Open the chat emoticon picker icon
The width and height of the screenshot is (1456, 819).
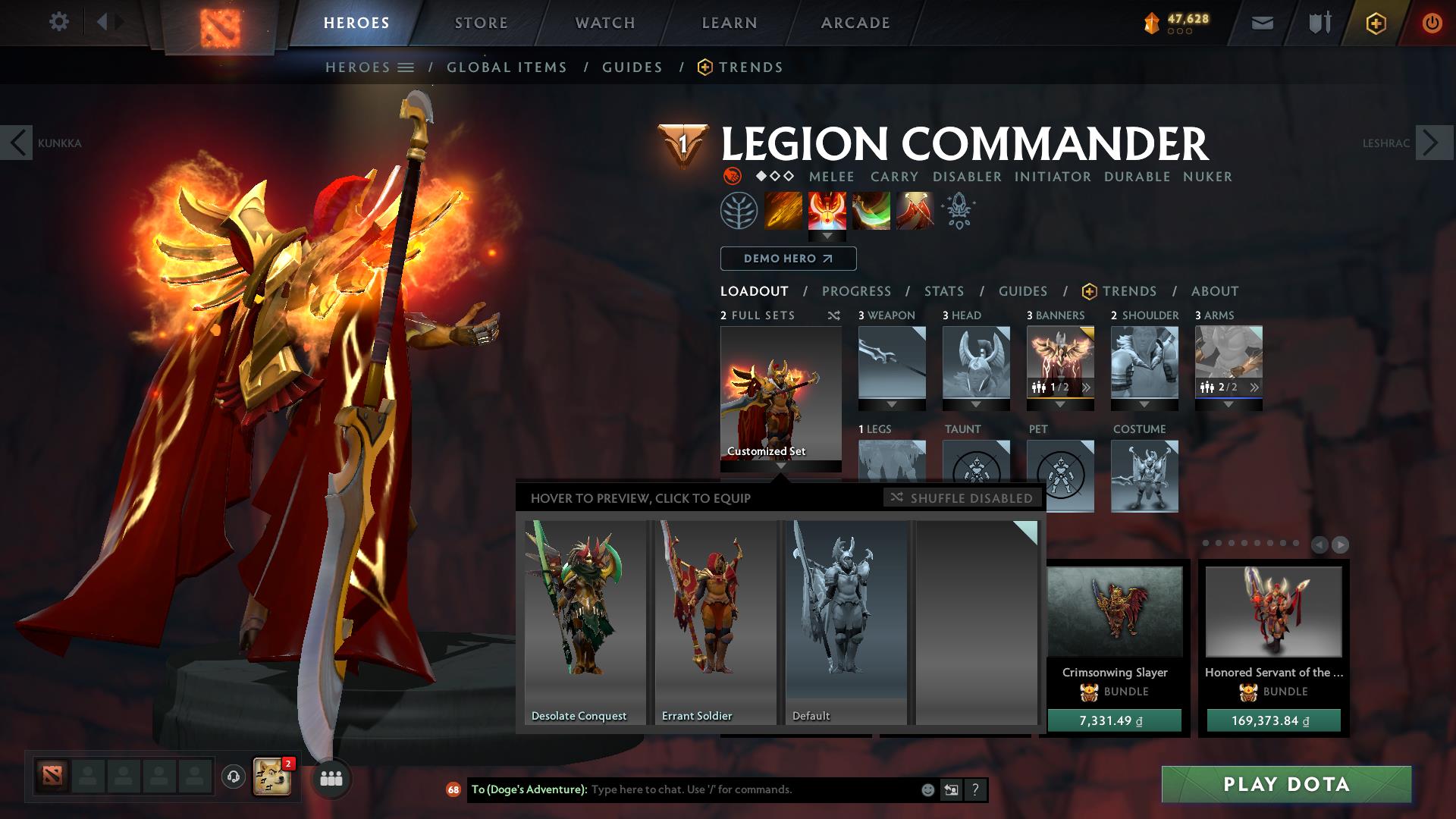927,789
